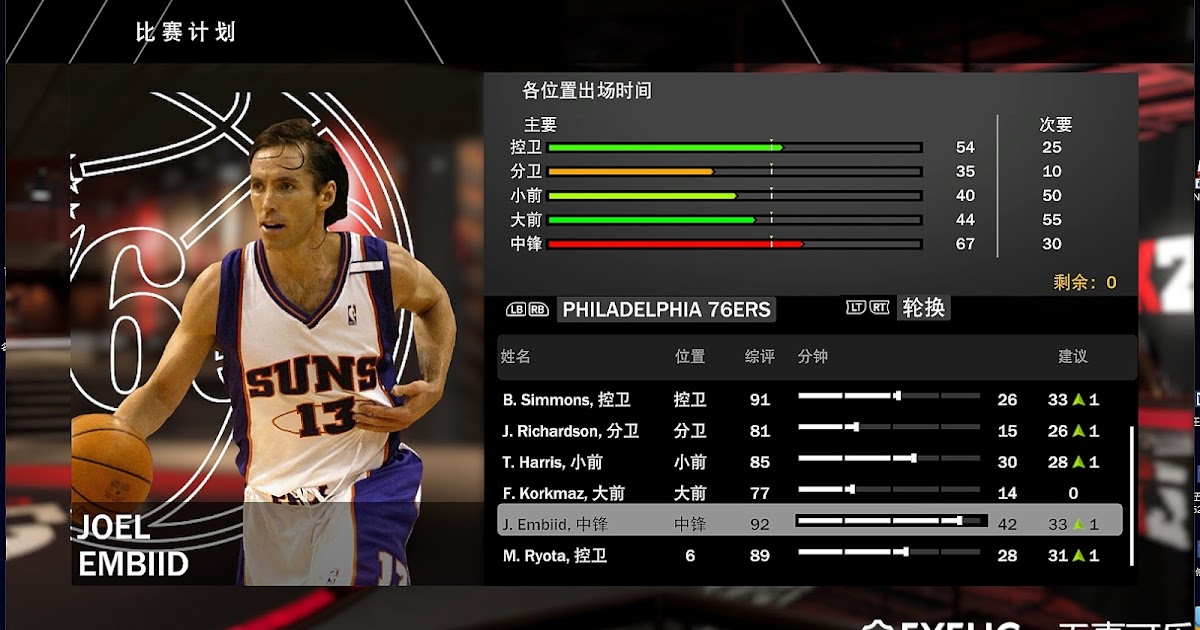Sort roster by 综评 overall column
The image size is (1200, 630).
[x=760, y=356]
